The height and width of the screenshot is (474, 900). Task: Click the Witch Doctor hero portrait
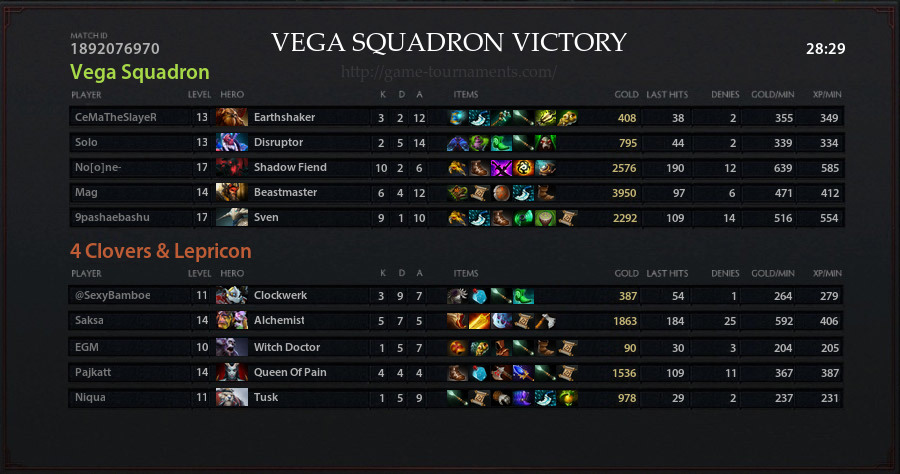232,347
